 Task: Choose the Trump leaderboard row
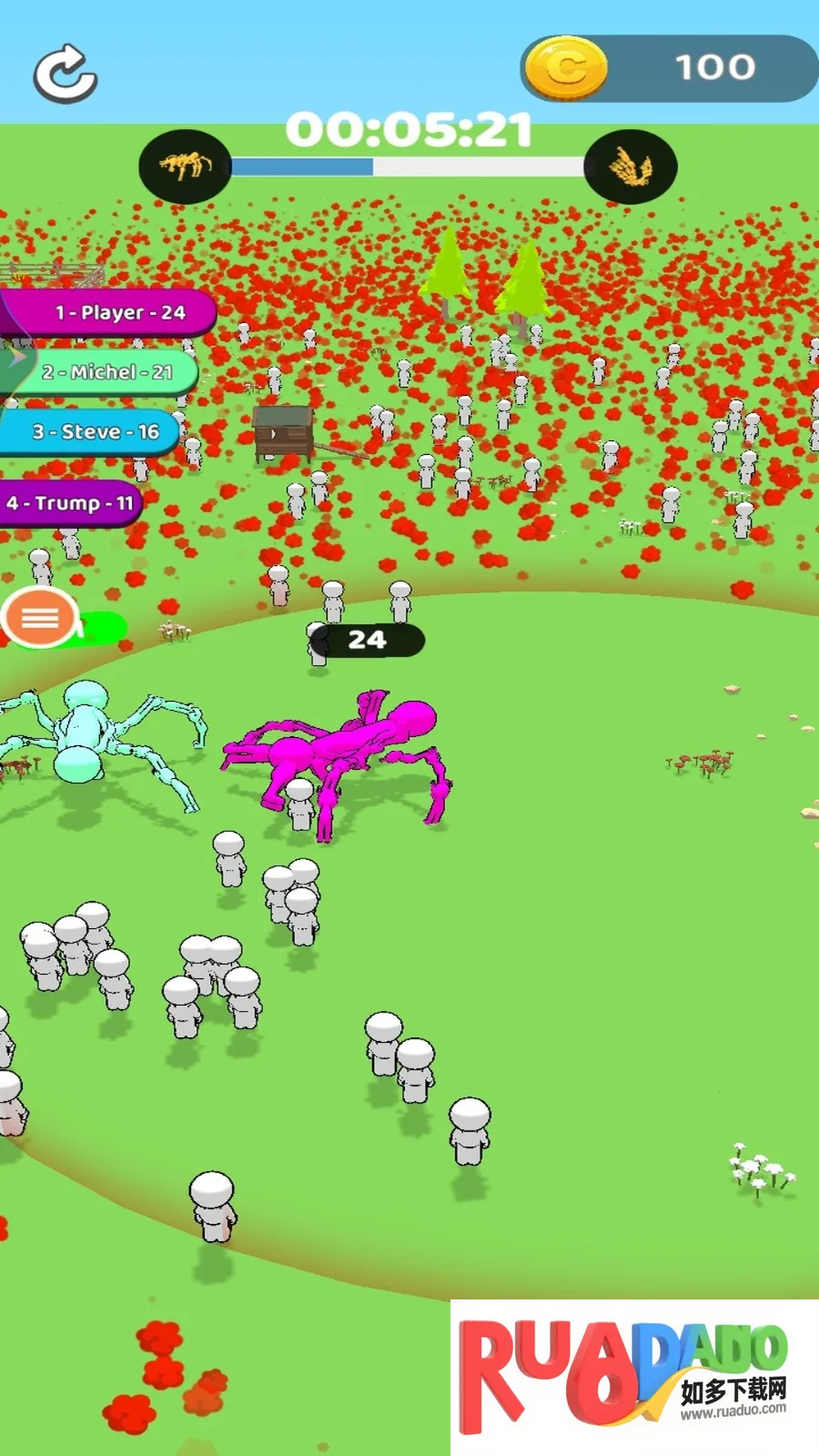point(71,503)
